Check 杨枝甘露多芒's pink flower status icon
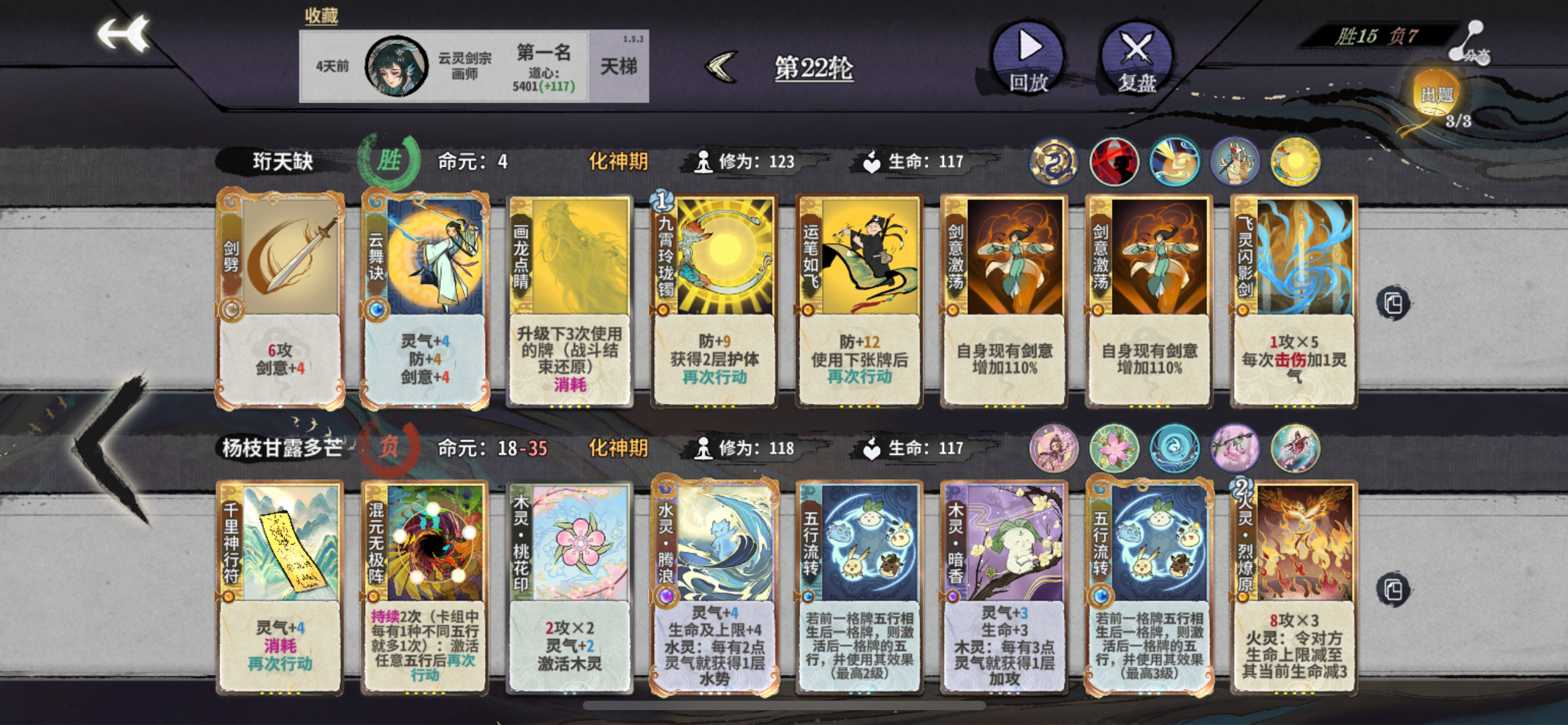Image resolution: width=1568 pixels, height=725 pixels. (x=1116, y=449)
